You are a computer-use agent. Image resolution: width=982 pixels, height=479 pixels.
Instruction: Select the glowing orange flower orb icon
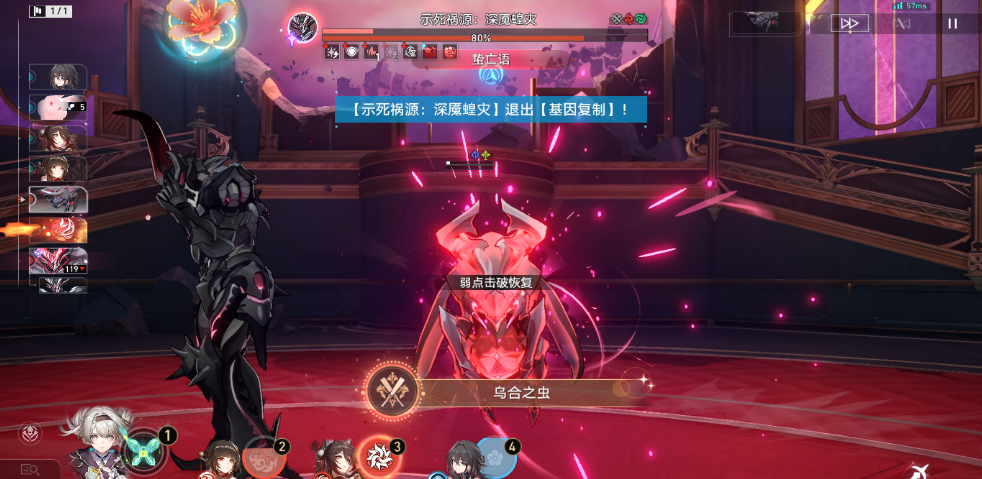click(199, 25)
